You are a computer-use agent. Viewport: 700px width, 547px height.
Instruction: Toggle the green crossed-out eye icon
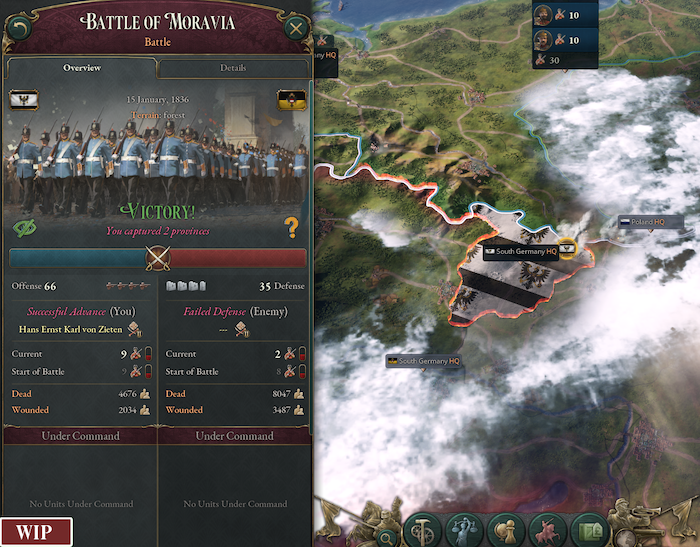tap(24, 229)
